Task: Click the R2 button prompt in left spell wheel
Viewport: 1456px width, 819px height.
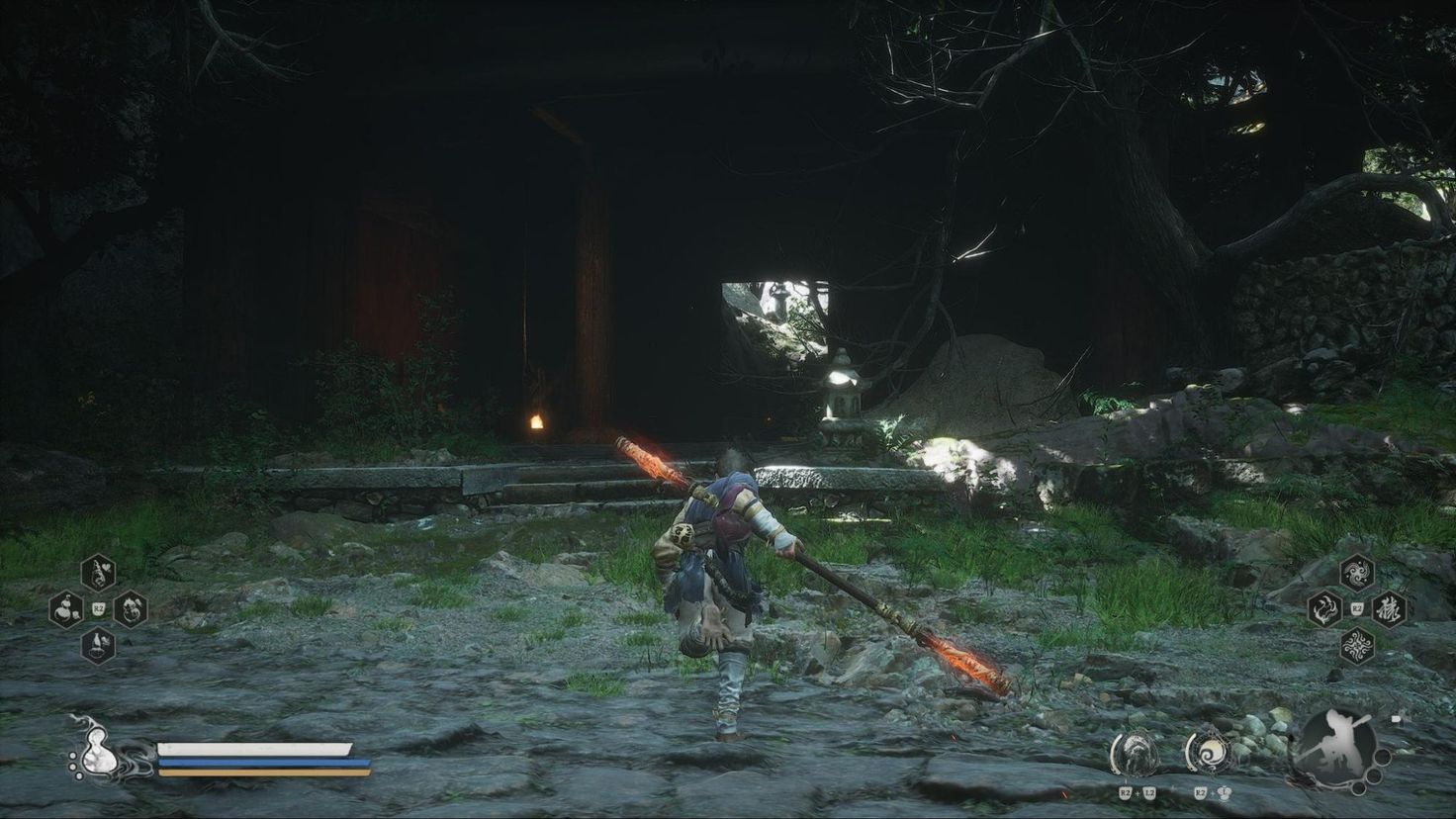Action: [x=98, y=608]
